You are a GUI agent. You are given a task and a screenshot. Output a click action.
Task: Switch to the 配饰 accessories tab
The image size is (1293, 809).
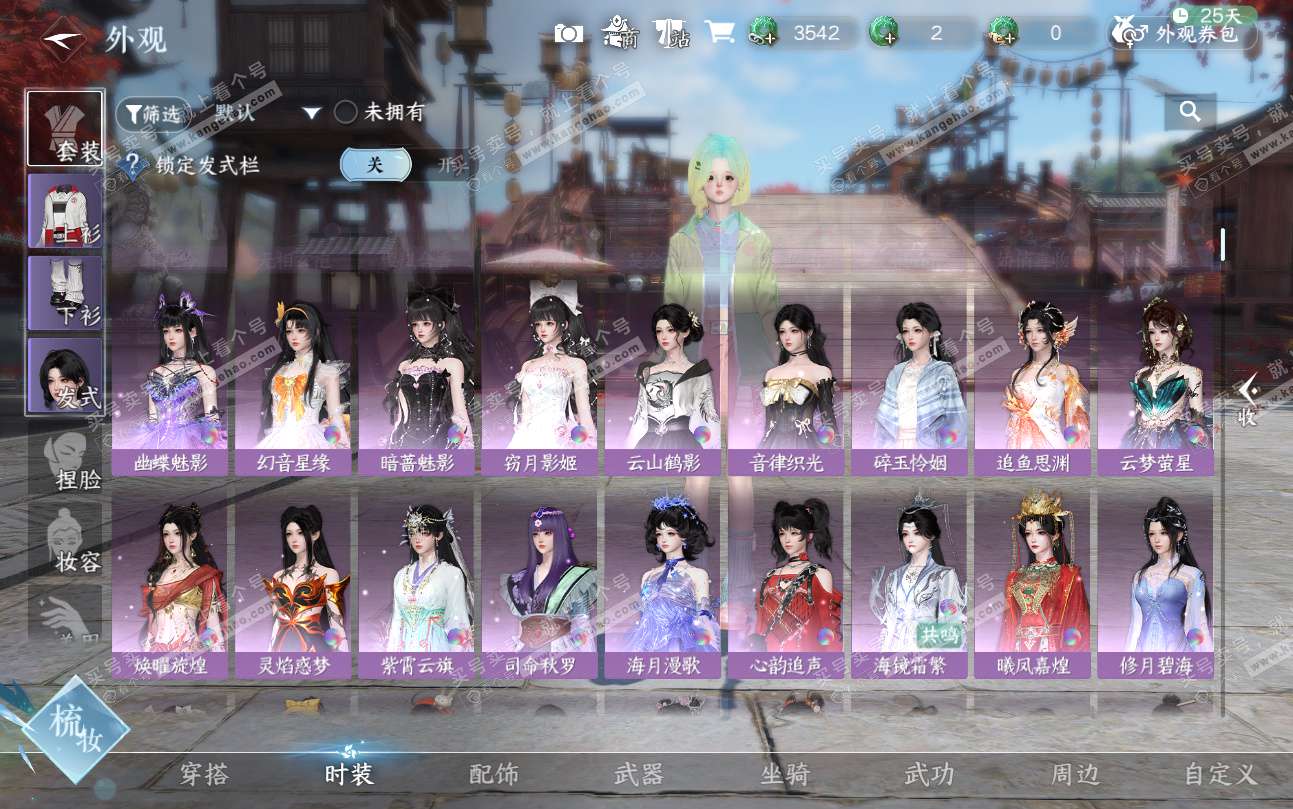pyautogui.click(x=494, y=774)
